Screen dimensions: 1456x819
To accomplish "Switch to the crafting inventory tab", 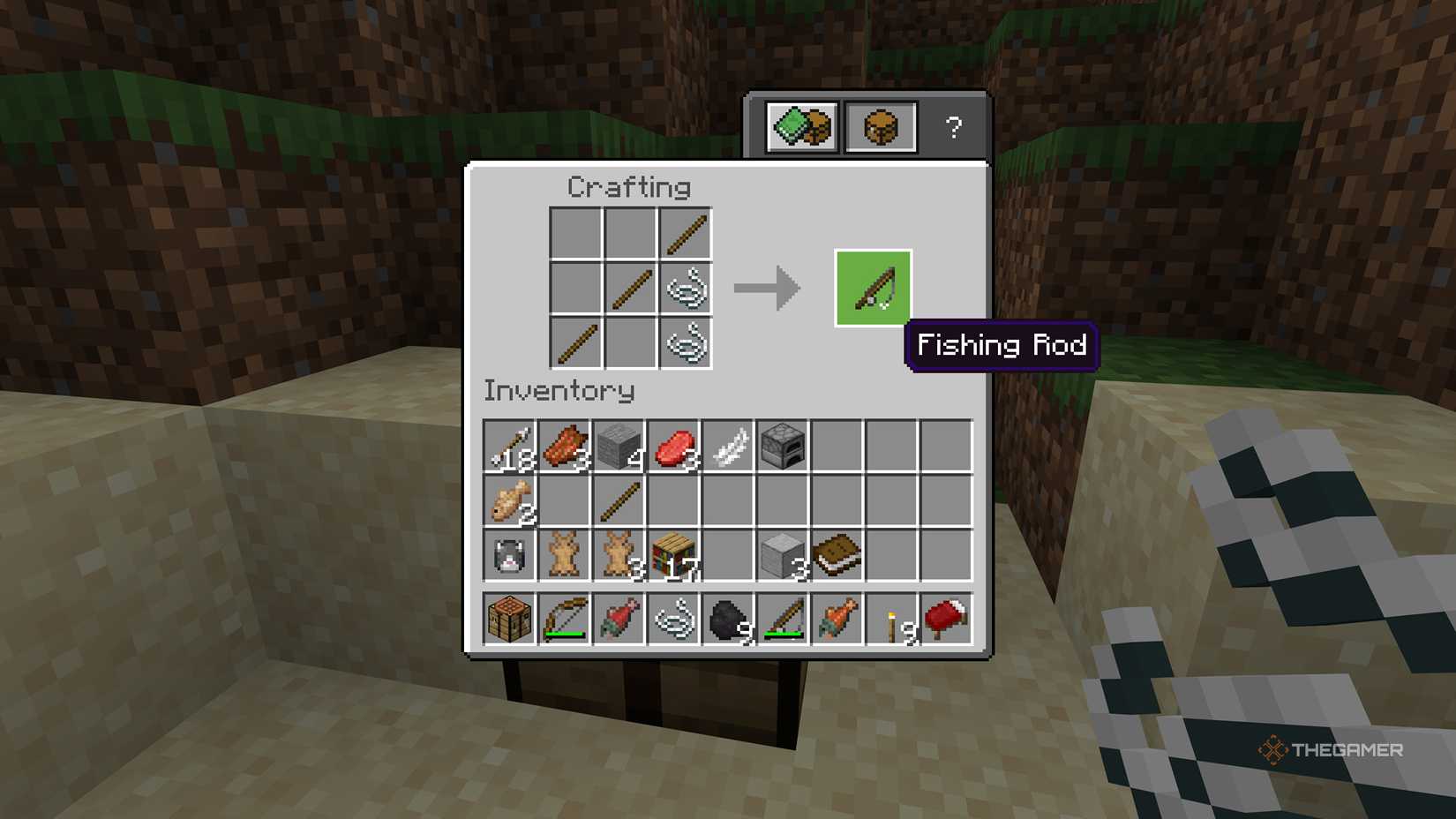I will click(x=879, y=127).
